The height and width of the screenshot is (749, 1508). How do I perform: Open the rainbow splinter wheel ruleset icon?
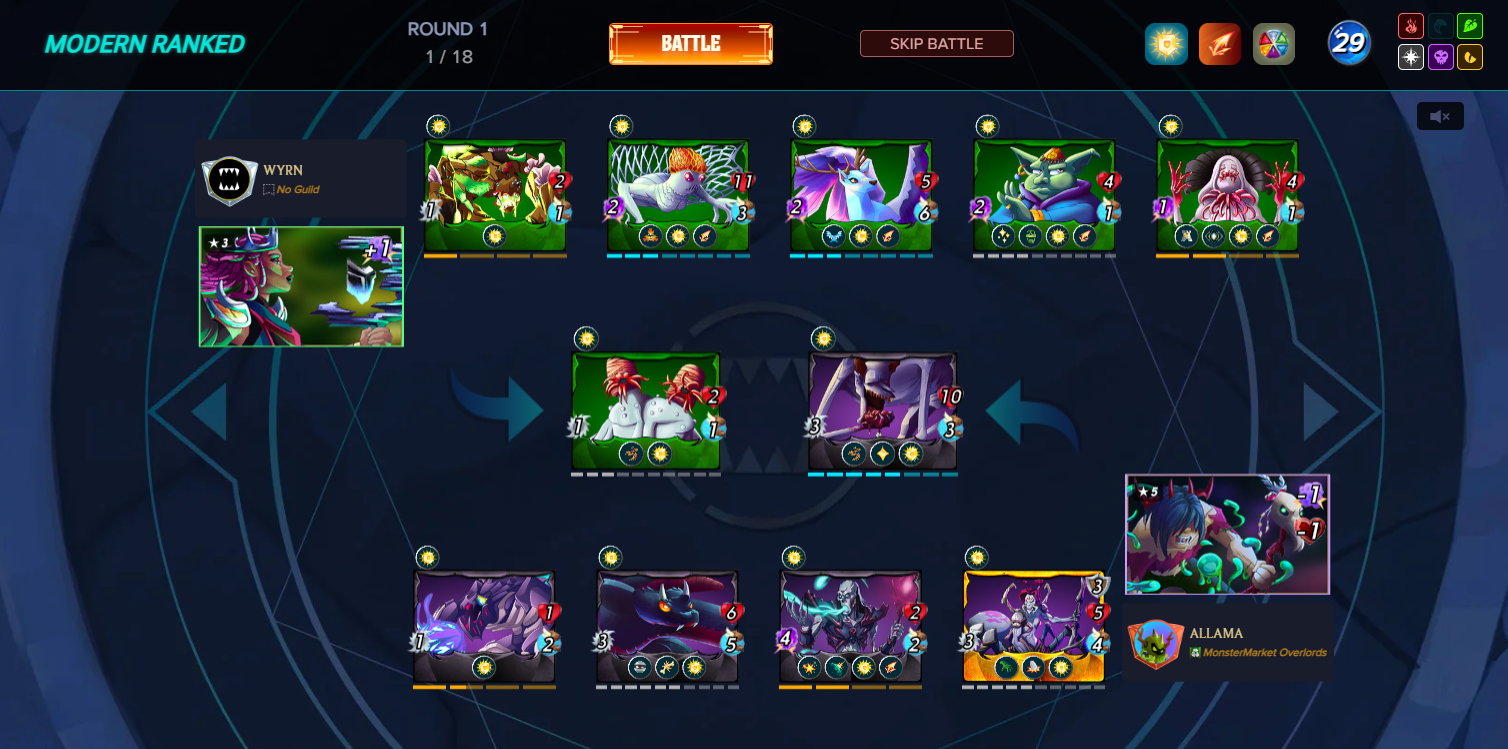(x=1273, y=43)
